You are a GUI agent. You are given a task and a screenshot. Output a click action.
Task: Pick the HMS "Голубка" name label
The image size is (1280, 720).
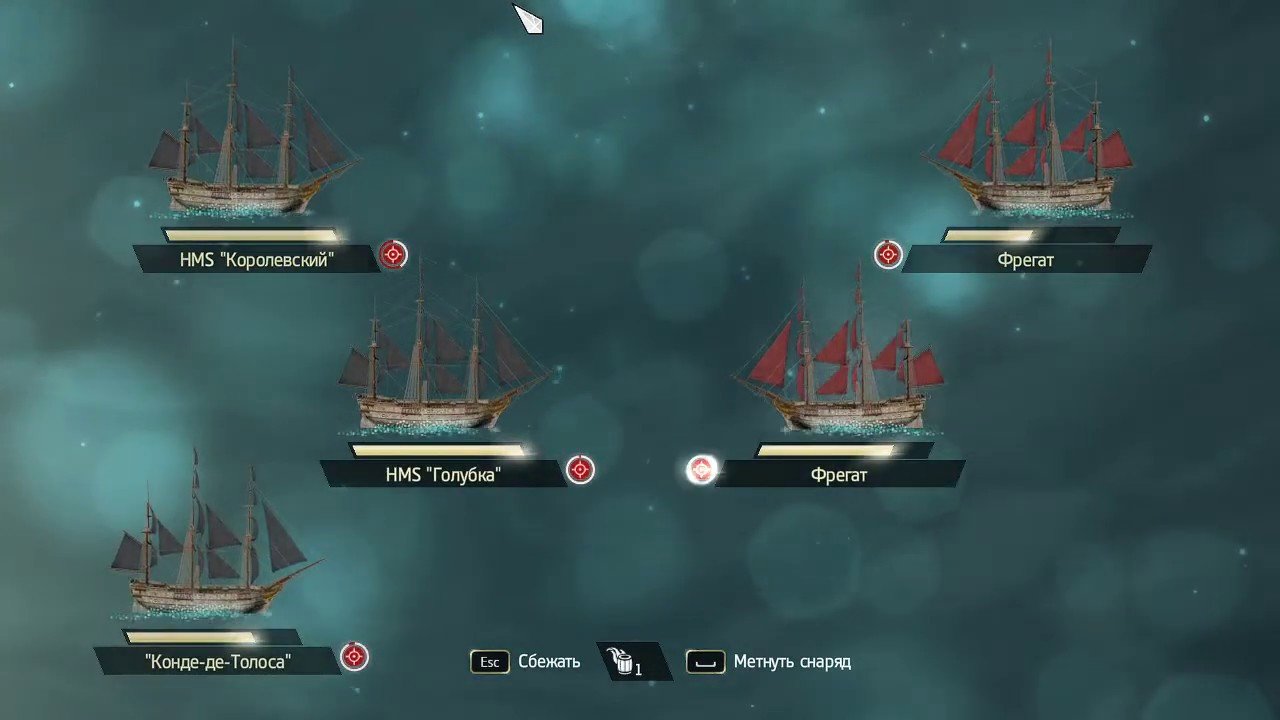(x=442, y=474)
